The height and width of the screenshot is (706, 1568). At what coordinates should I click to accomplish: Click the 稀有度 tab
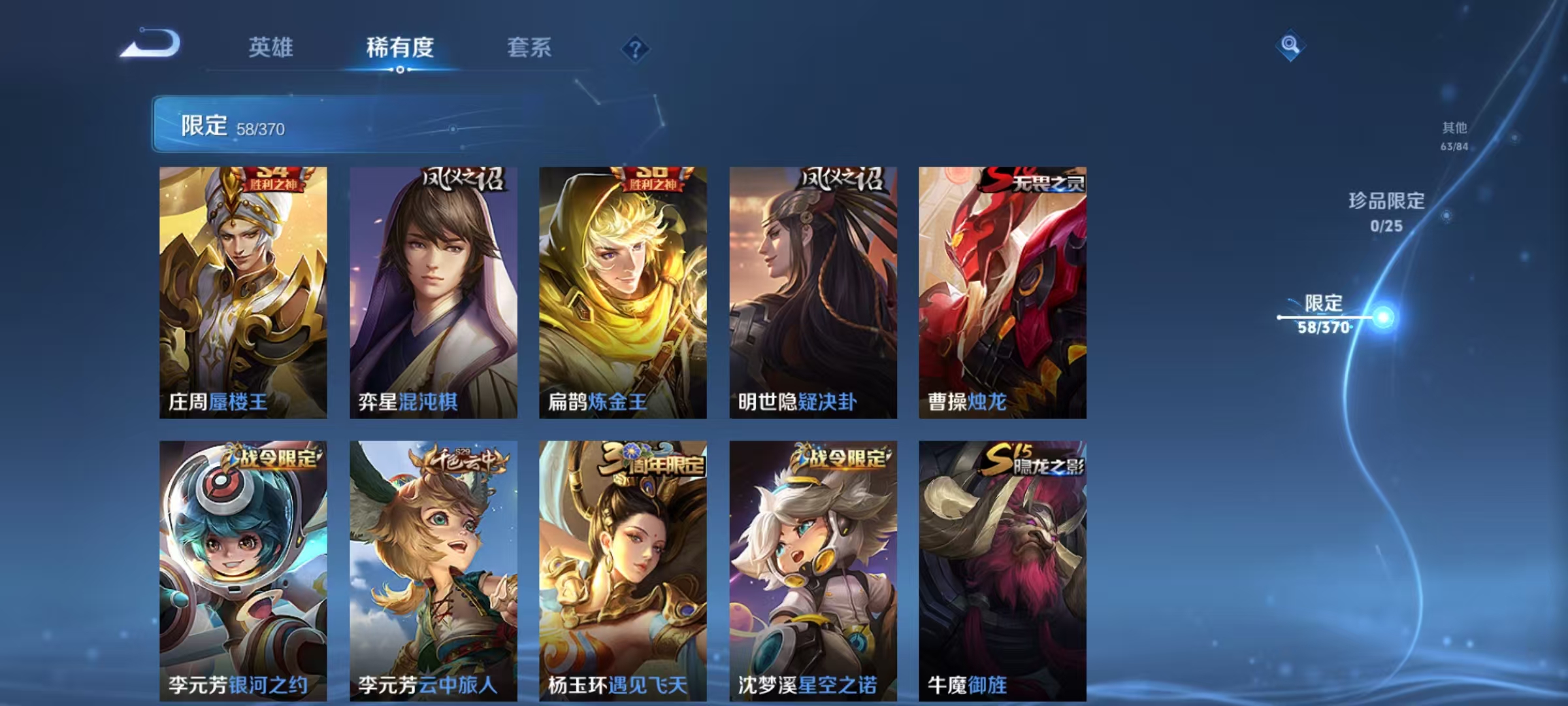(x=400, y=48)
